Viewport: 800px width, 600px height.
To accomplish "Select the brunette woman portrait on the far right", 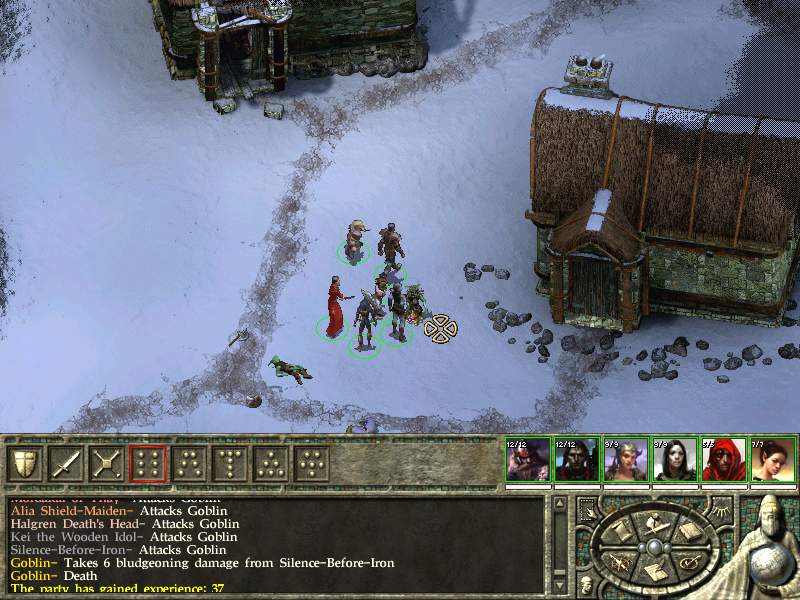I will (771, 461).
